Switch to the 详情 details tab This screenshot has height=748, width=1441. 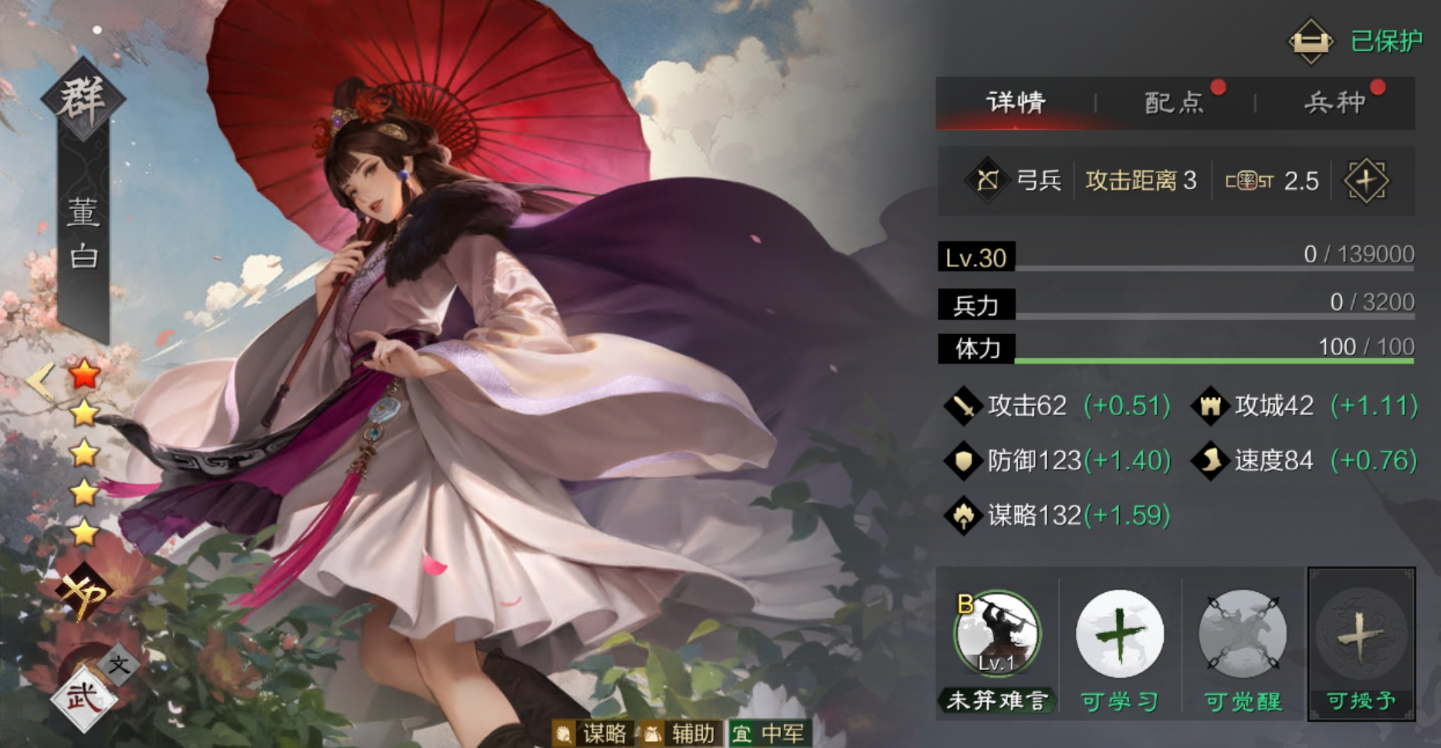(1015, 102)
